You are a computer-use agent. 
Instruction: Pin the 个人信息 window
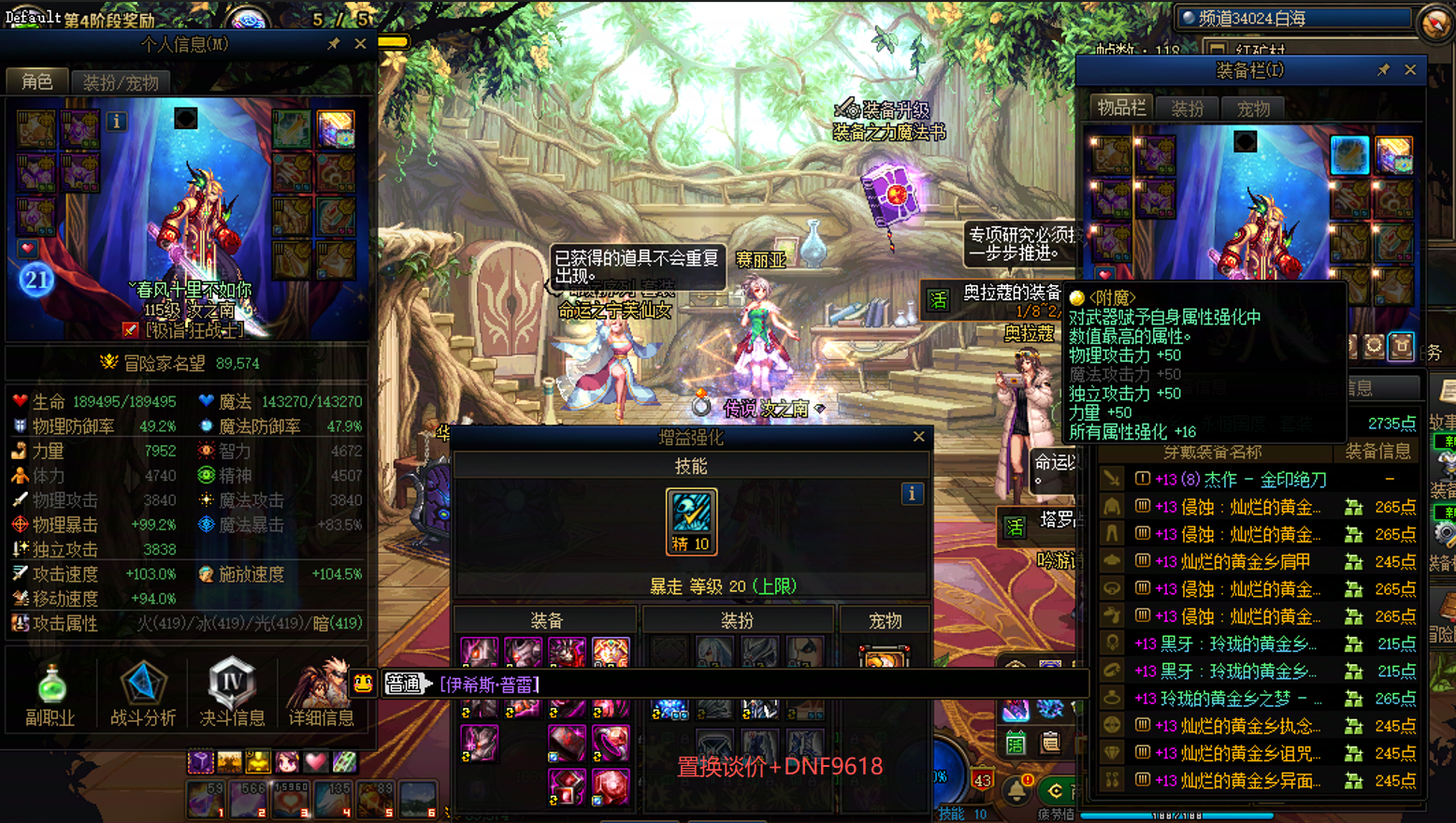[x=334, y=44]
